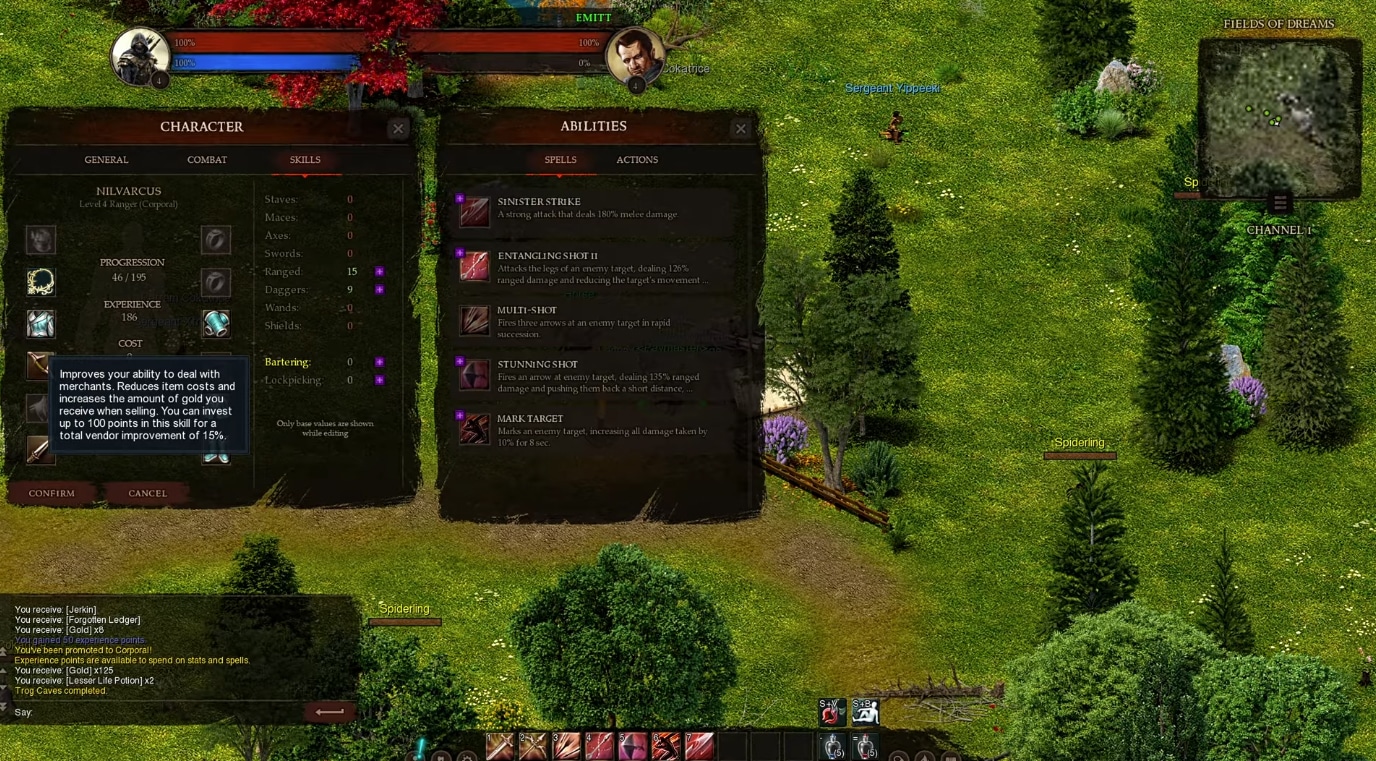1376x761 pixels.
Task: Activate hotbar slot 1 sword attack
Action: [499, 744]
